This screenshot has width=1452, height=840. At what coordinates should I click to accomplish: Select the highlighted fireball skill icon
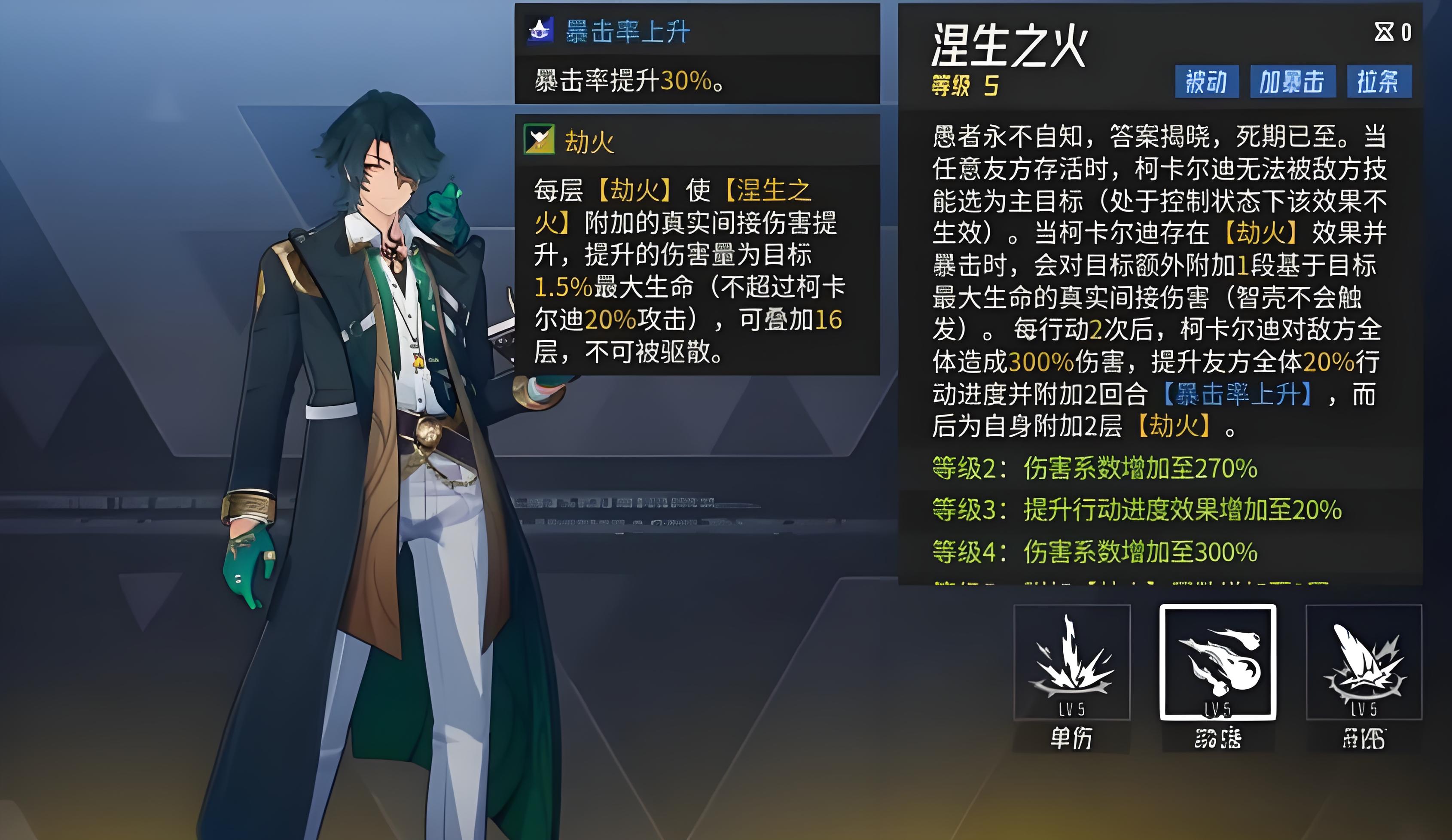(1217, 662)
